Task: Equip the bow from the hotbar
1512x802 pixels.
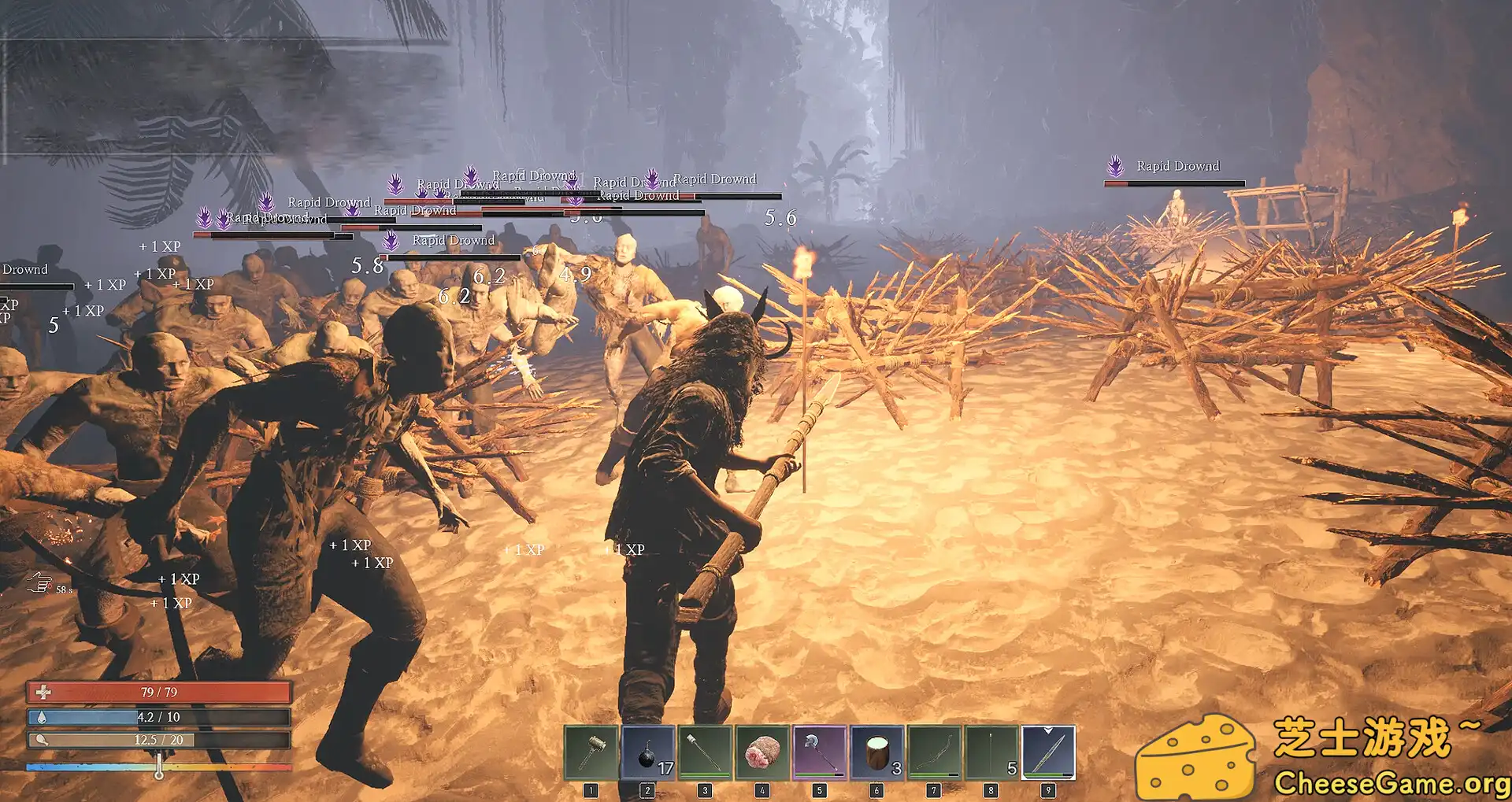Action: 934,752
